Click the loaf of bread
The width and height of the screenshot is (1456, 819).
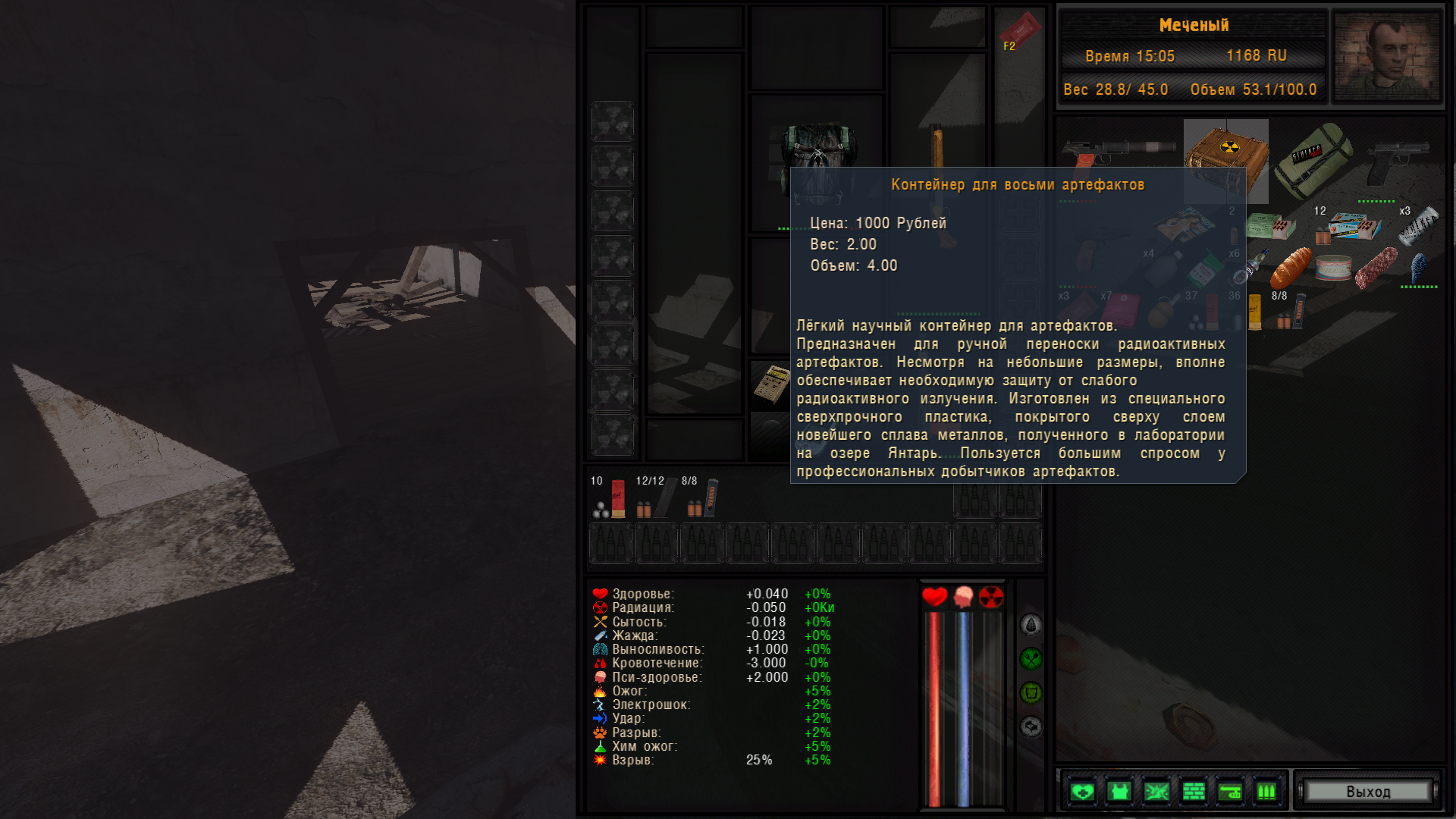[x=1291, y=267]
